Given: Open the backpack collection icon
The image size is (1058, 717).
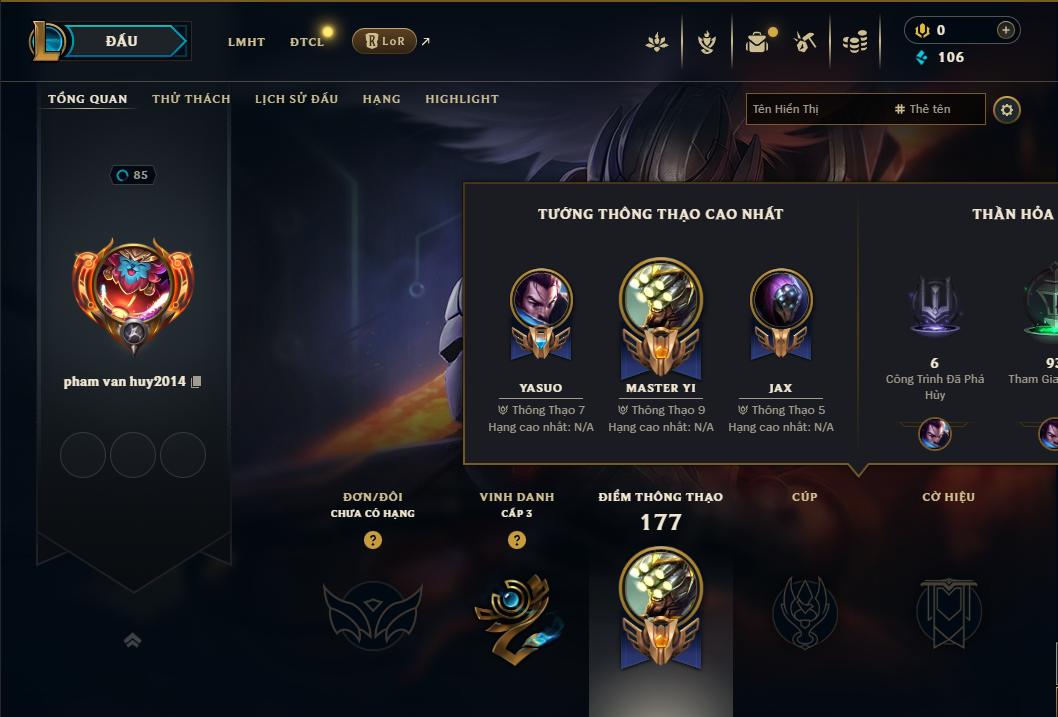Looking at the screenshot, I should (757, 42).
